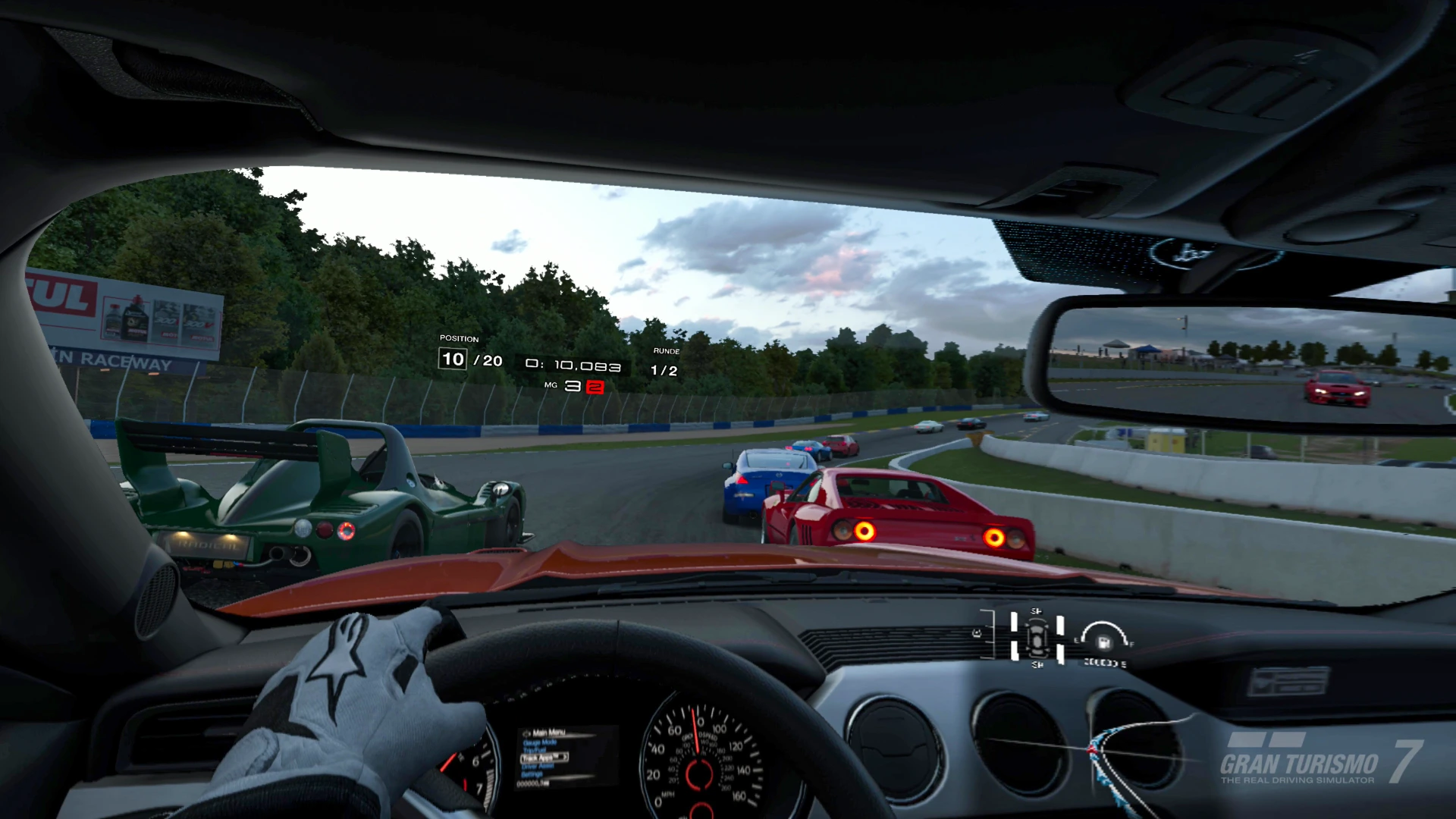1456x819 pixels.
Task: Toggle Driver Assist in the dash menu
Action: [x=538, y=766]
